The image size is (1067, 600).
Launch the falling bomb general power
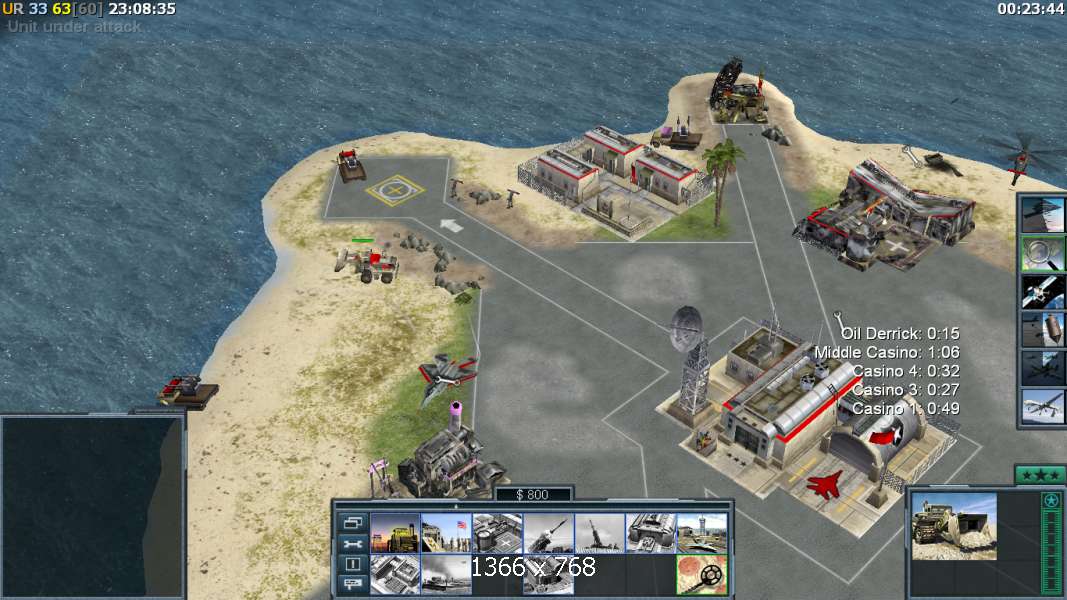click(x=1042, y=329)
